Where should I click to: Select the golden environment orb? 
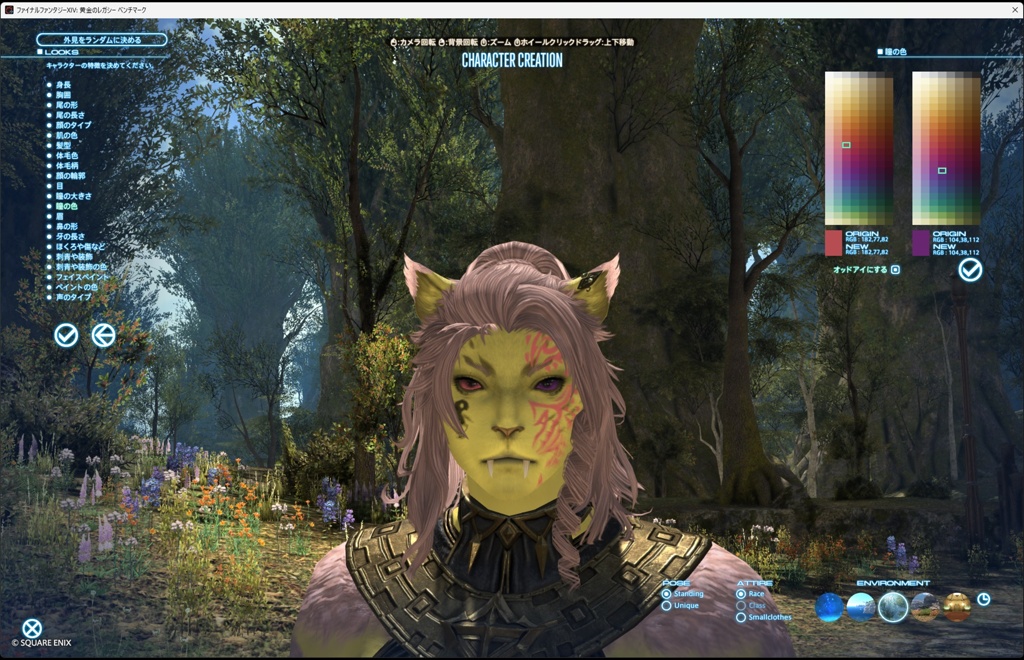957,607
